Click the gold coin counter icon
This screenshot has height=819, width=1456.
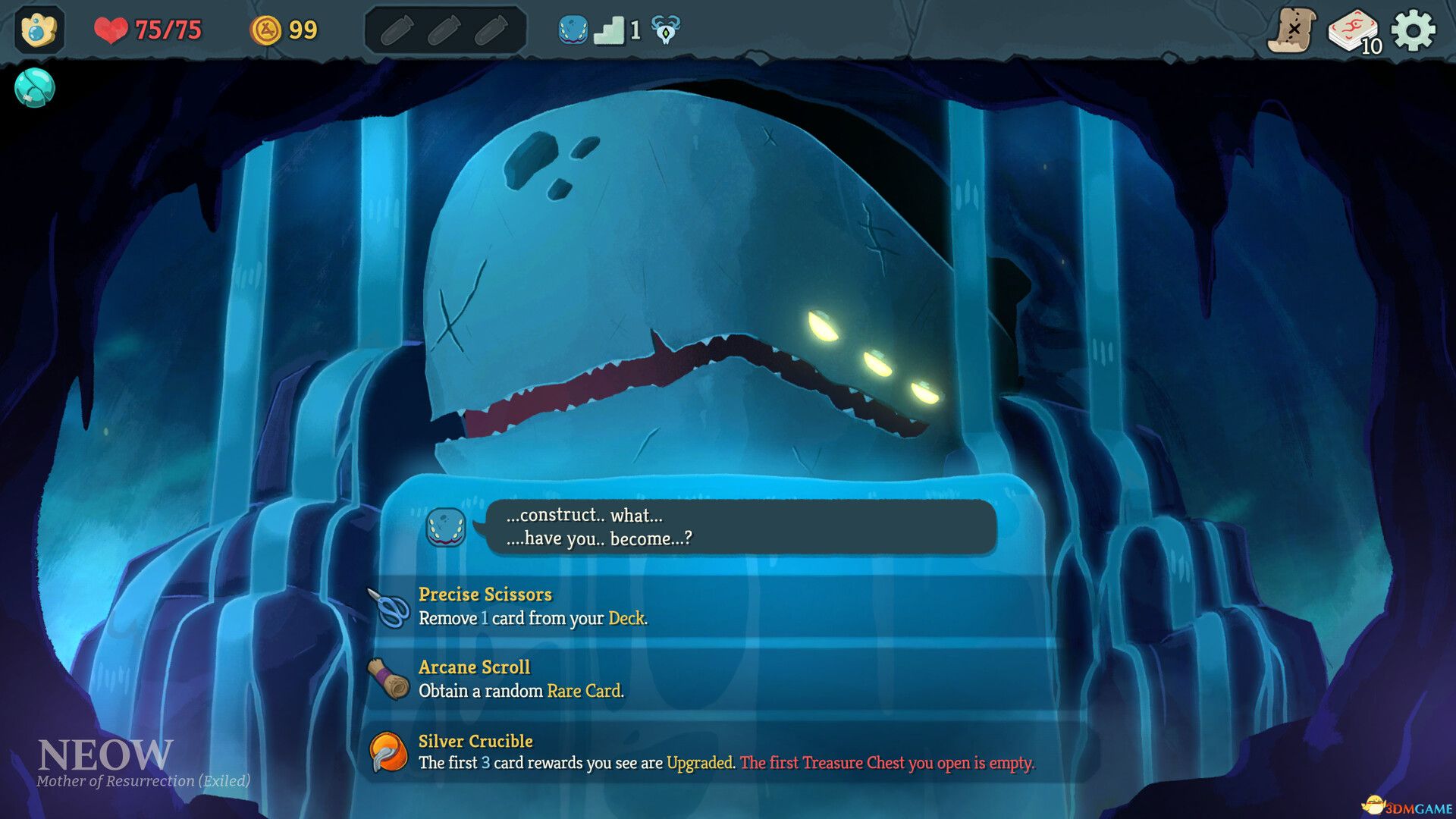coord(267,29)
